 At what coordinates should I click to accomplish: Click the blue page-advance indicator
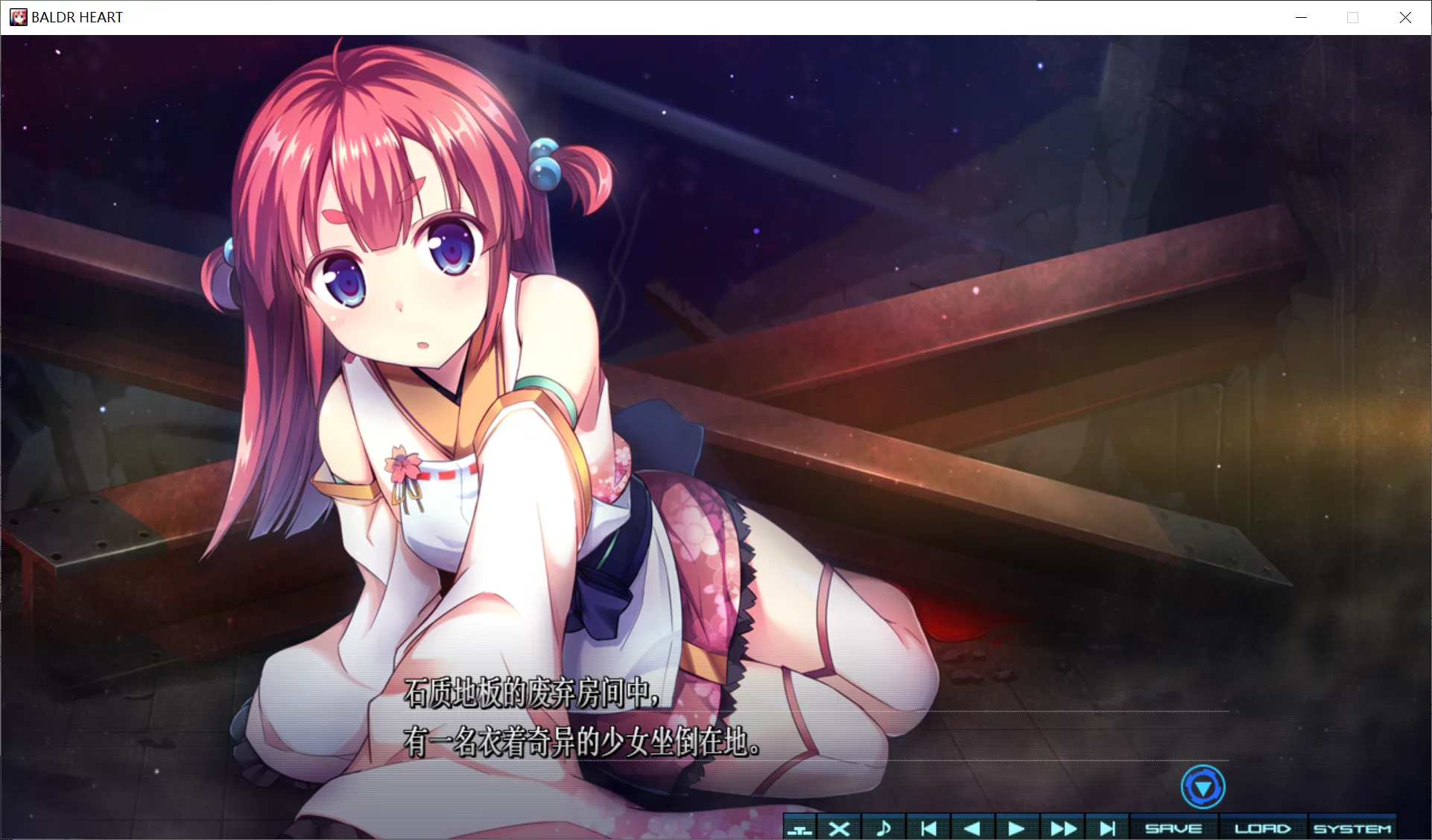point(1204,786)
